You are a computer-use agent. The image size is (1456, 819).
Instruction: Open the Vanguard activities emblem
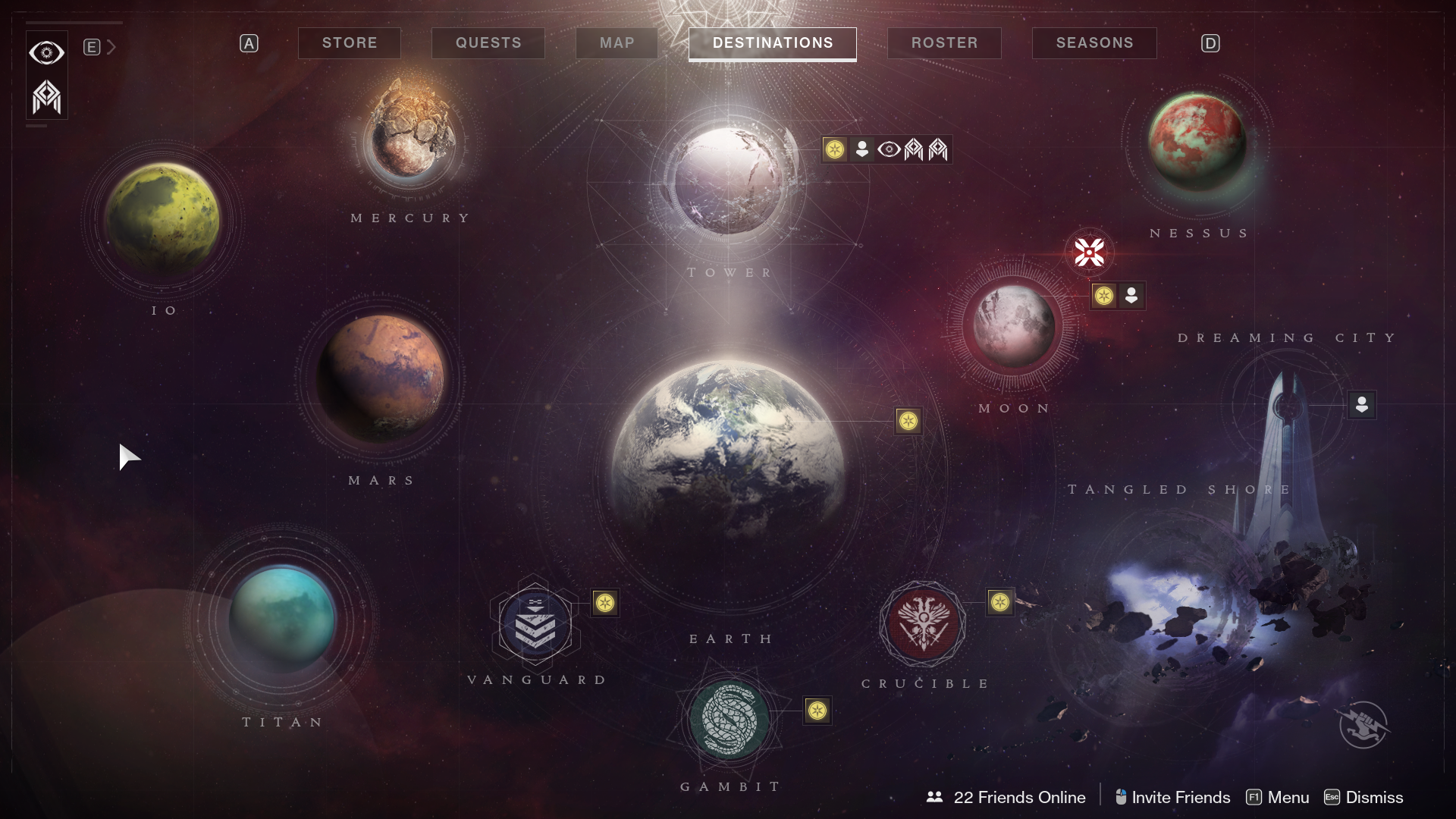[535, 623]
